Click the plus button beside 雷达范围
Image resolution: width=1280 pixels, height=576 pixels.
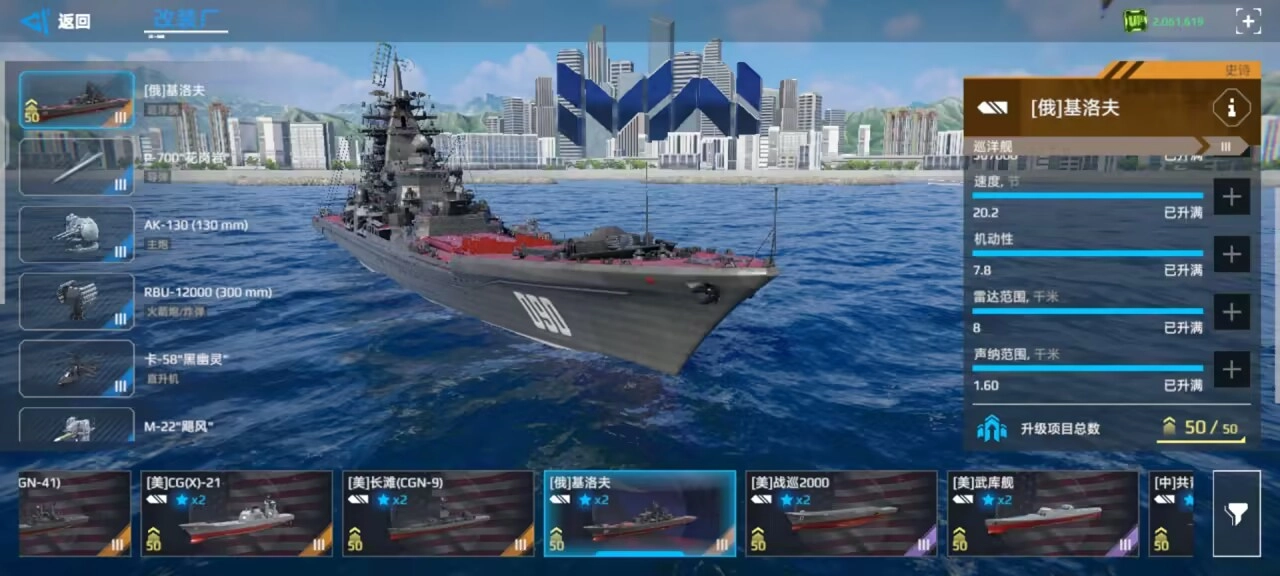(x=1231, y=312)
